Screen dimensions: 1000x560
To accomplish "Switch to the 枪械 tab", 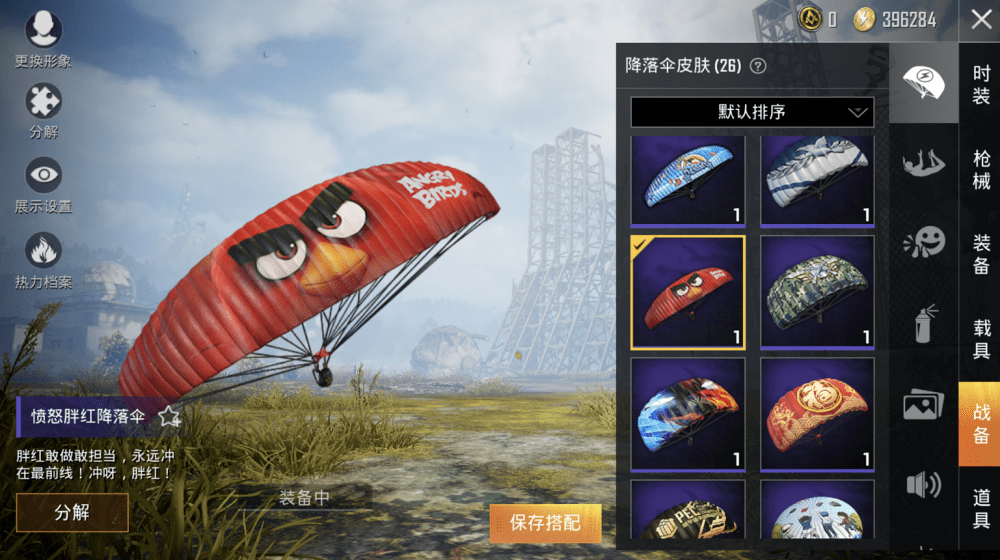I will point(981,169).
